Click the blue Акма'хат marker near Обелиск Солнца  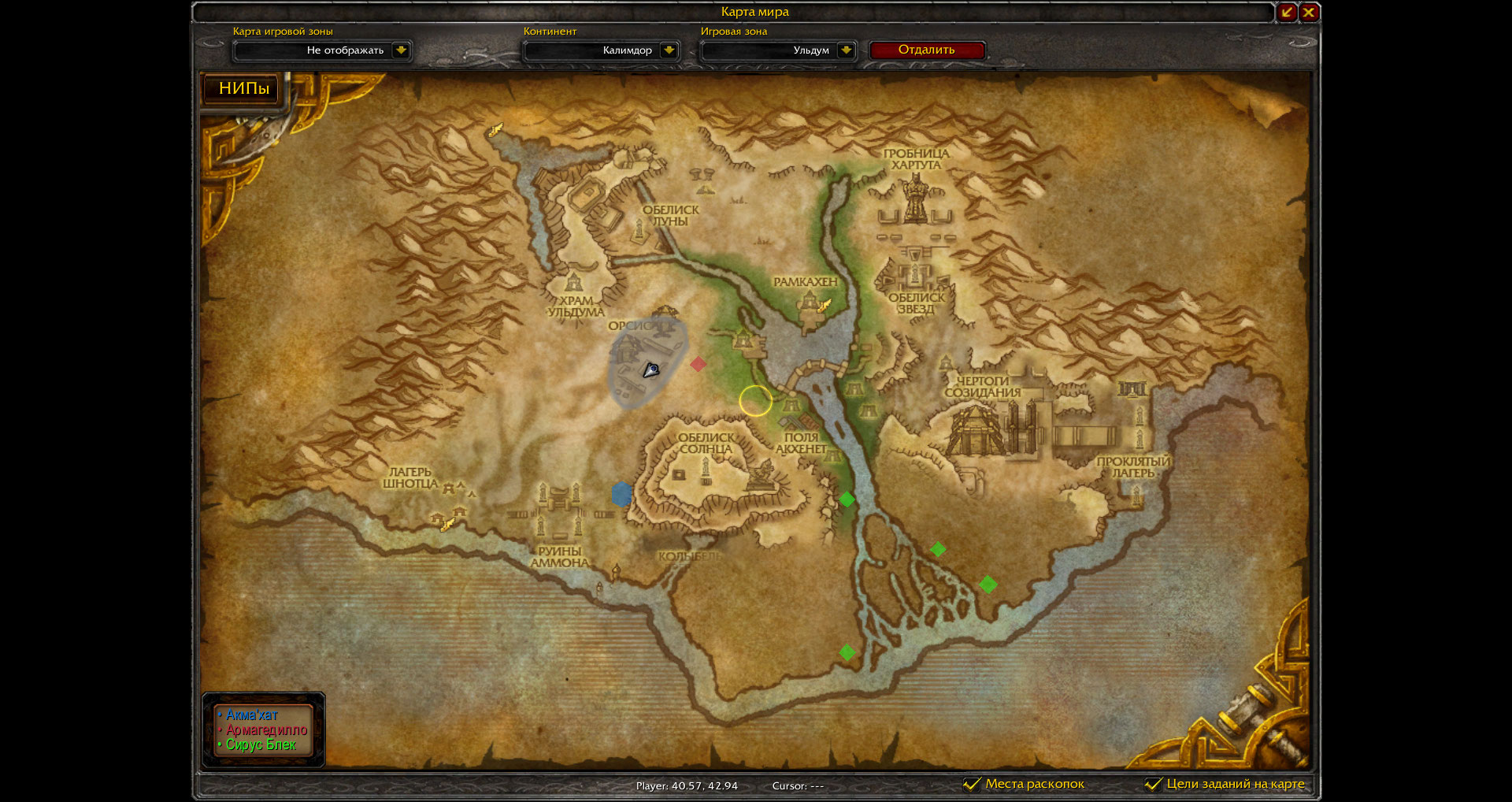point(621,492)
